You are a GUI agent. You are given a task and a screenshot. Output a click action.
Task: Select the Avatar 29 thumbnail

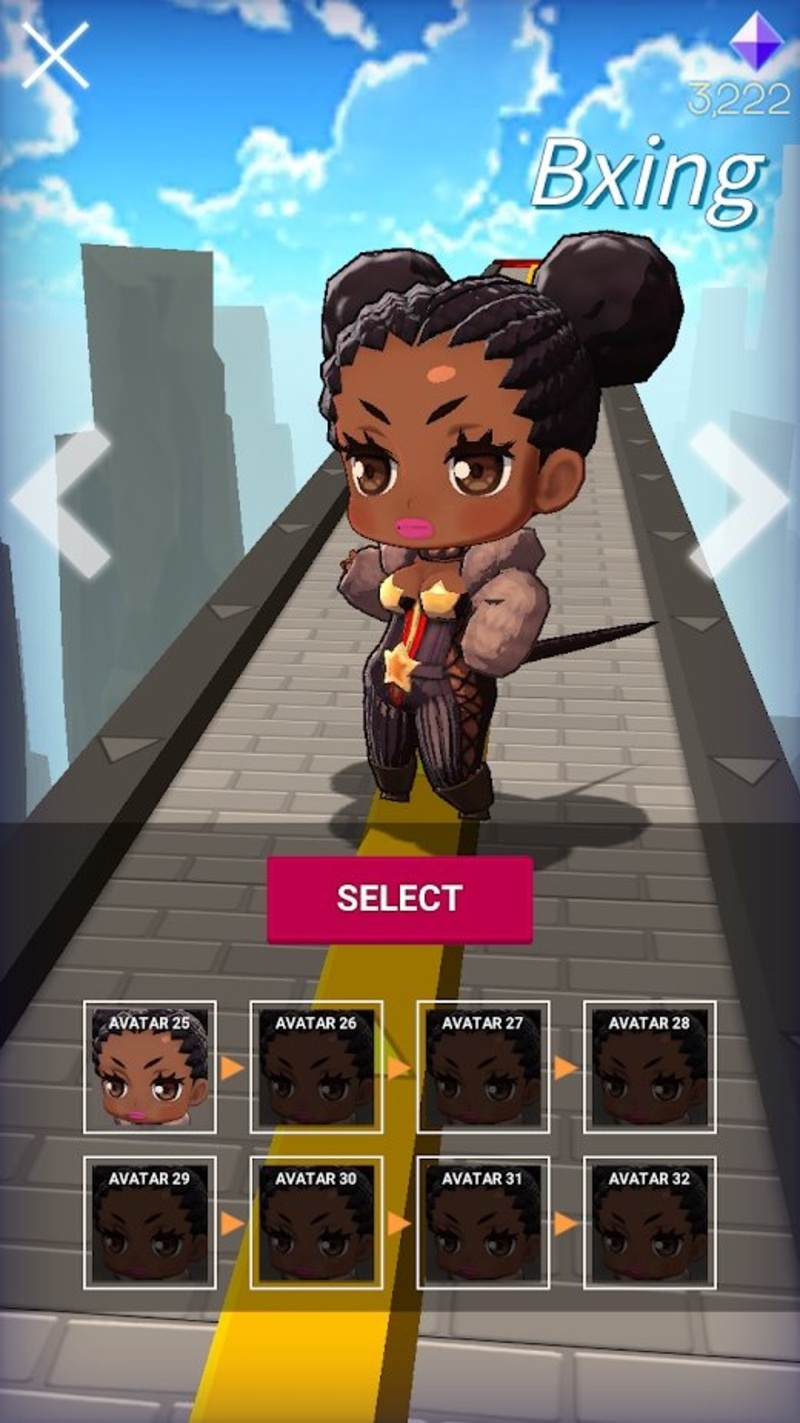coord(150,1223)
